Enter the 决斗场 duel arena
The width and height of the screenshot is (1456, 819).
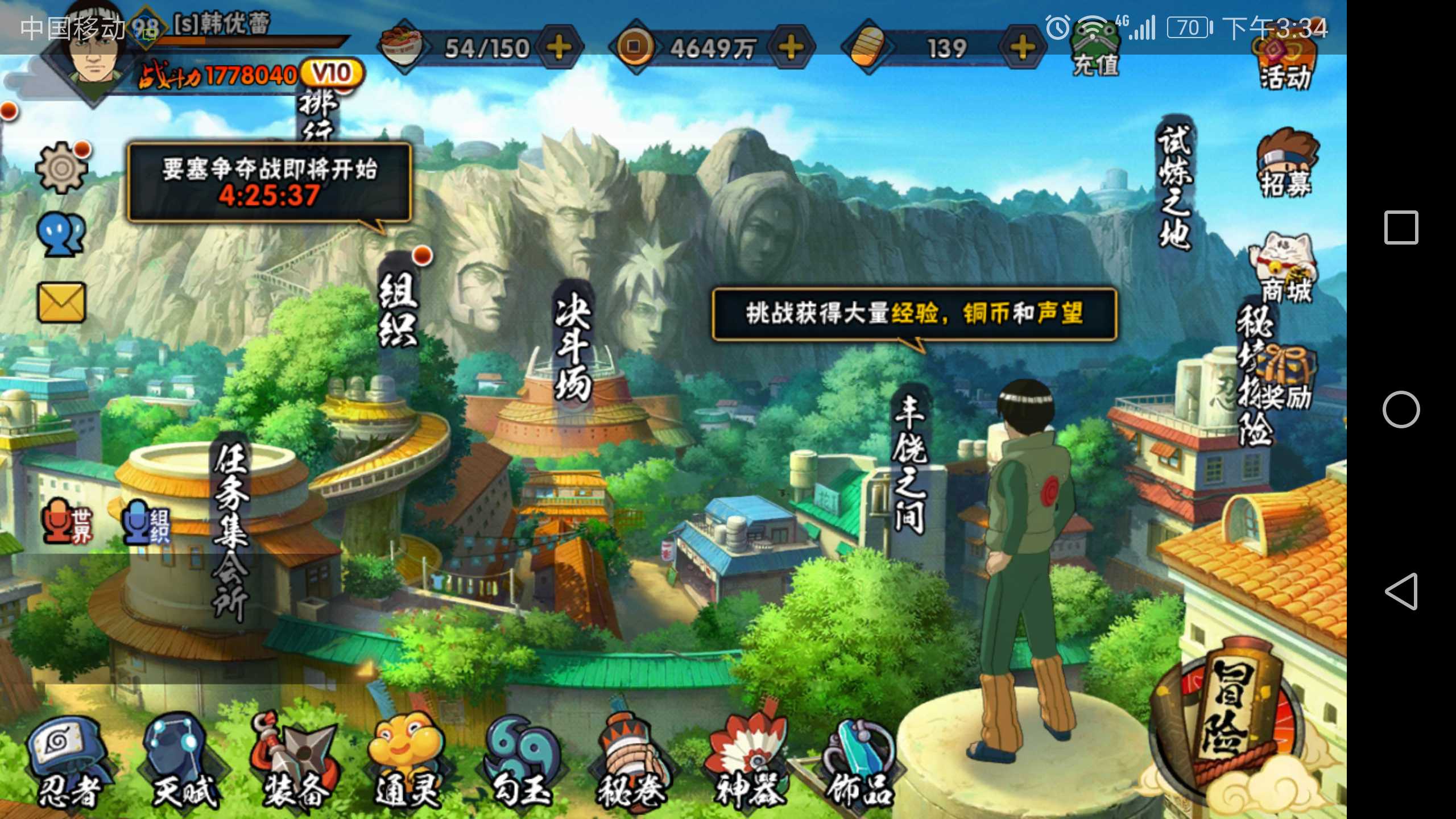[x=573, y=347]
